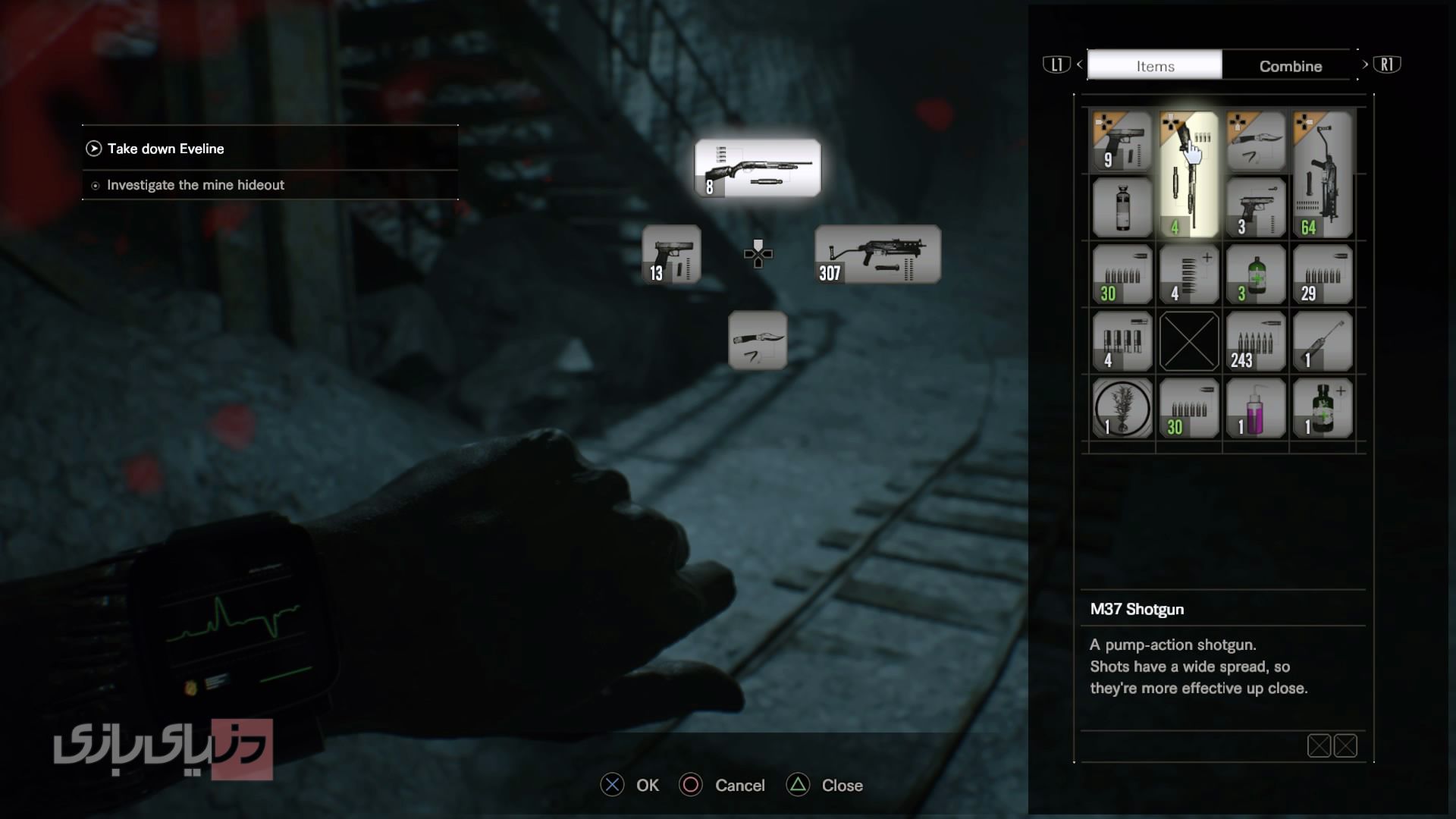Select the inventory pistol holding 3 rounds
Screen dimensions: 1456x819
pos(1255,208)
